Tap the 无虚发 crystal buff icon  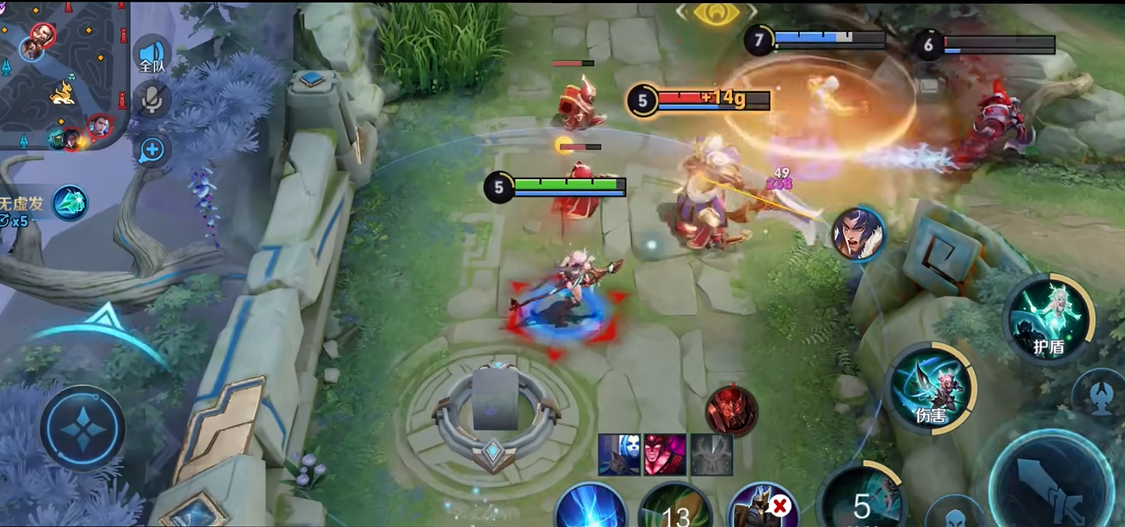click(x=70, y=203)
